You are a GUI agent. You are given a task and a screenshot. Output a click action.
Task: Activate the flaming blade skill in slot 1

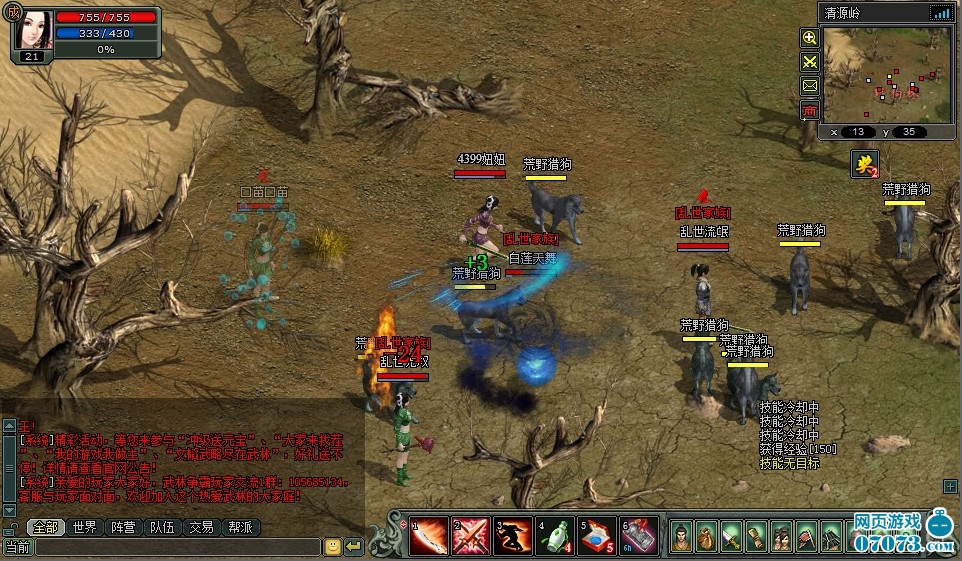click(429, 537)
